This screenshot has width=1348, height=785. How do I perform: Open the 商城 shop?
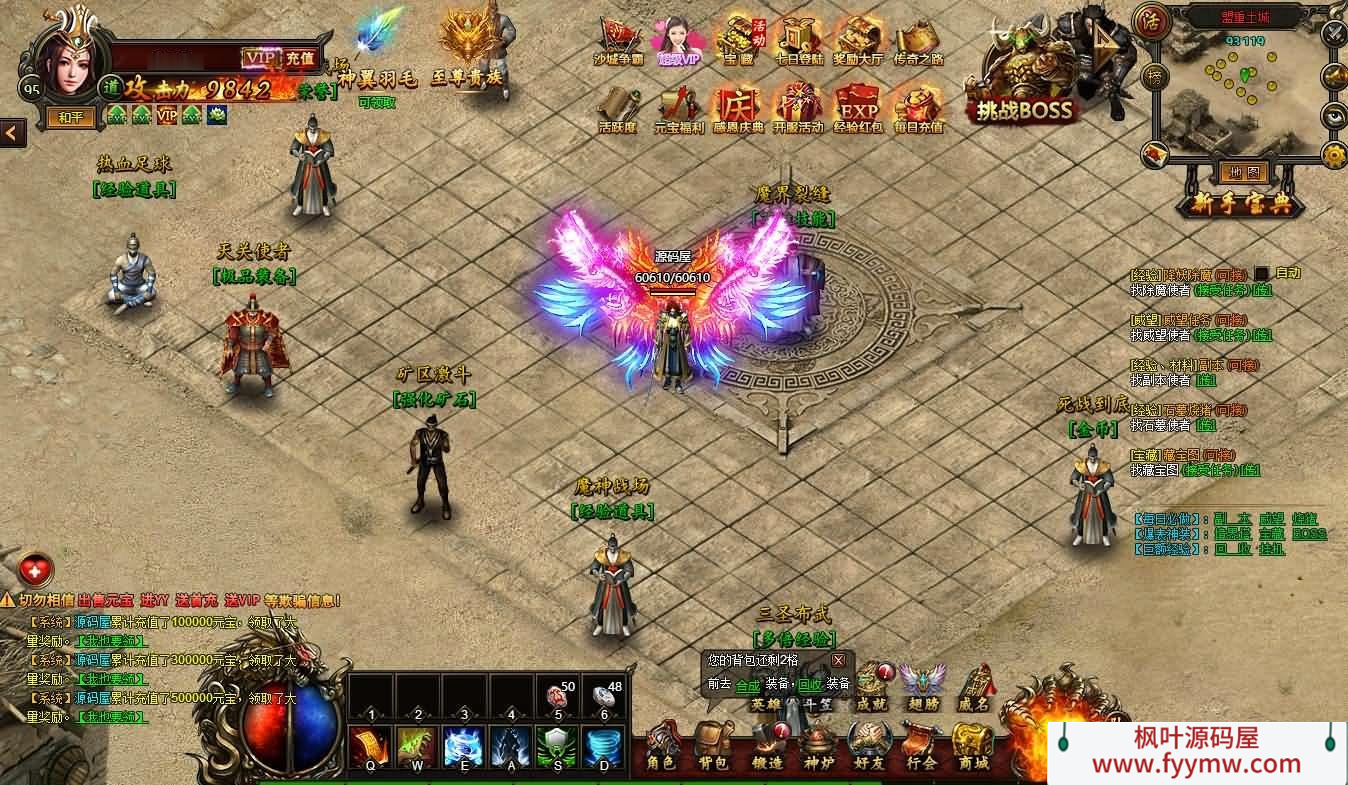click(973, 746)
